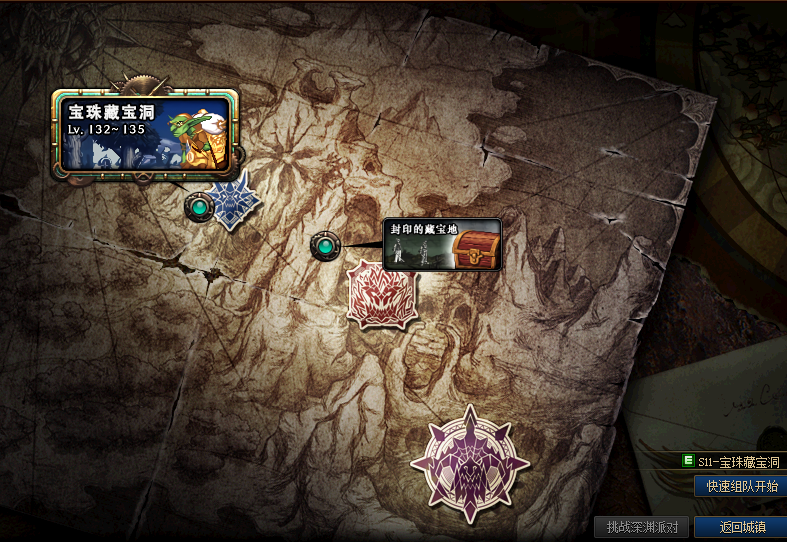Screen dimensions: 787x542
Task: Click the 挑战深渊派对 button
Action: click(x=642, y=527)
